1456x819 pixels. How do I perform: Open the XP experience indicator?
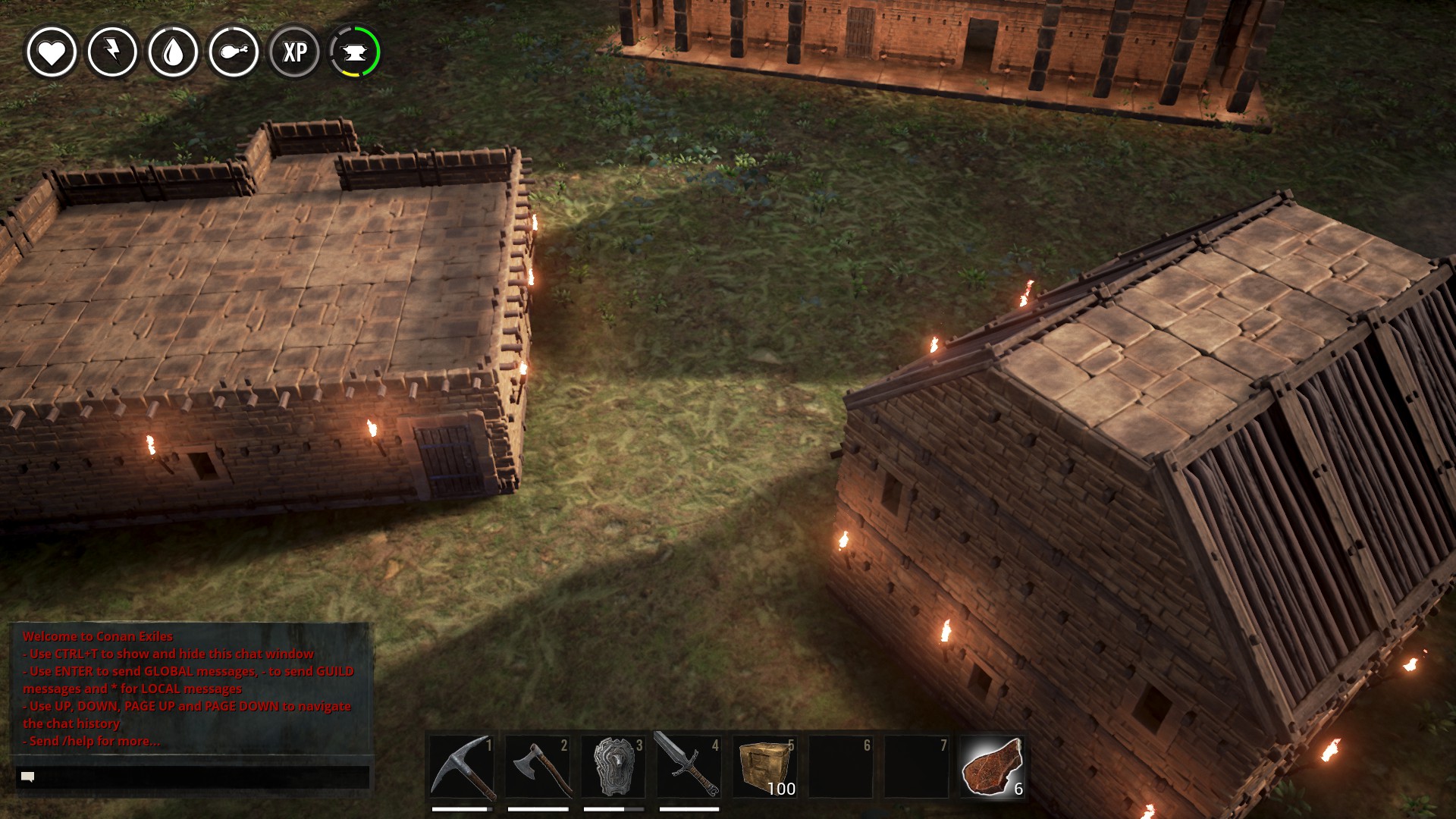click(x=294, y=52)
